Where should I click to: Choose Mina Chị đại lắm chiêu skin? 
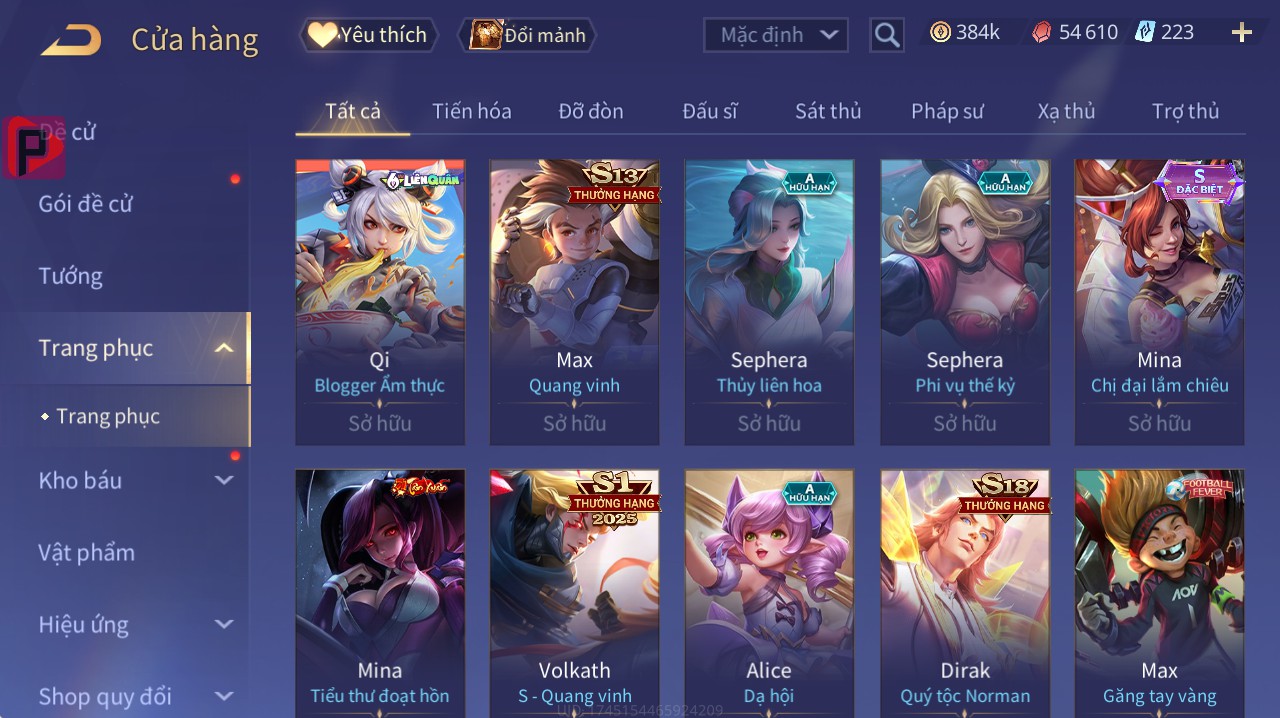tap(1159, 300)
